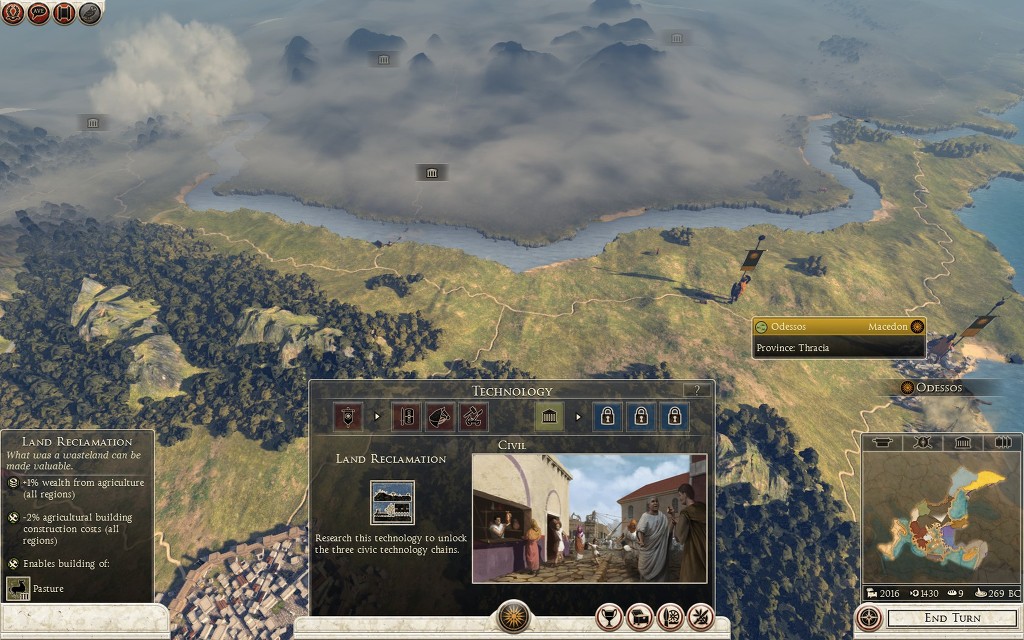
Task: Open the Technology panel help button
Action: click(x=697, y=390)
